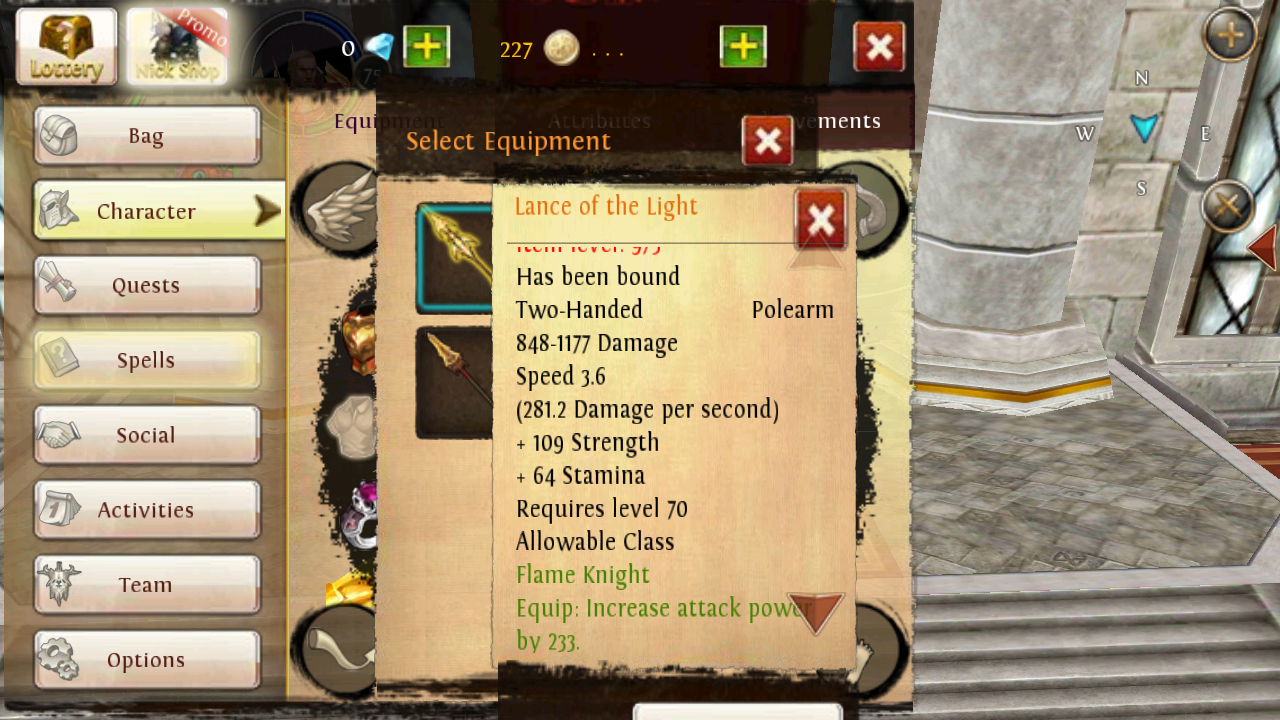Image resolution: width=1280 pixels, height=720 pixels.
Task: Tap the crossed swords round button
Action: pos(1227,207)
